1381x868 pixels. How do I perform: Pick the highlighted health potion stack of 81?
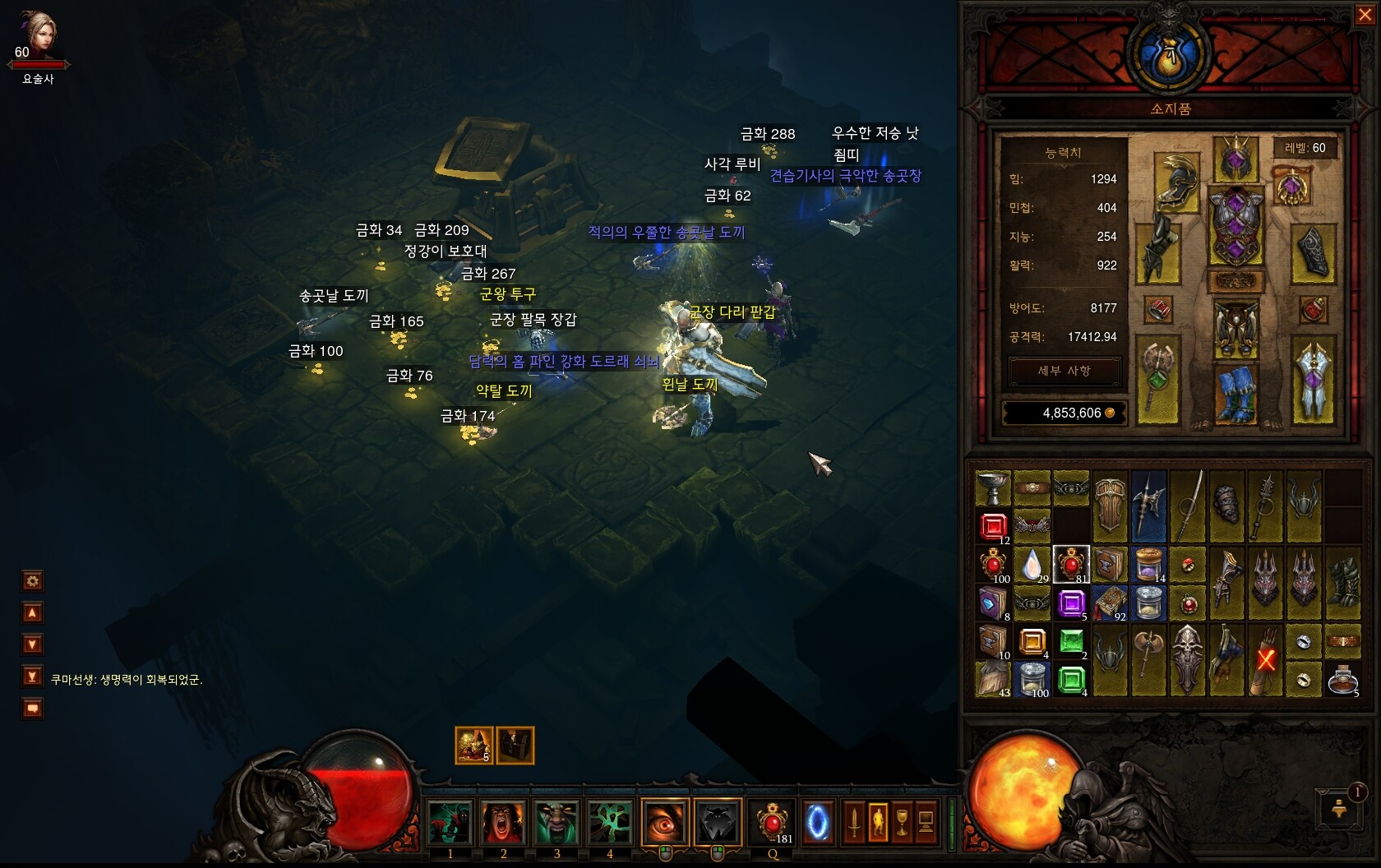click(1070, 564)
